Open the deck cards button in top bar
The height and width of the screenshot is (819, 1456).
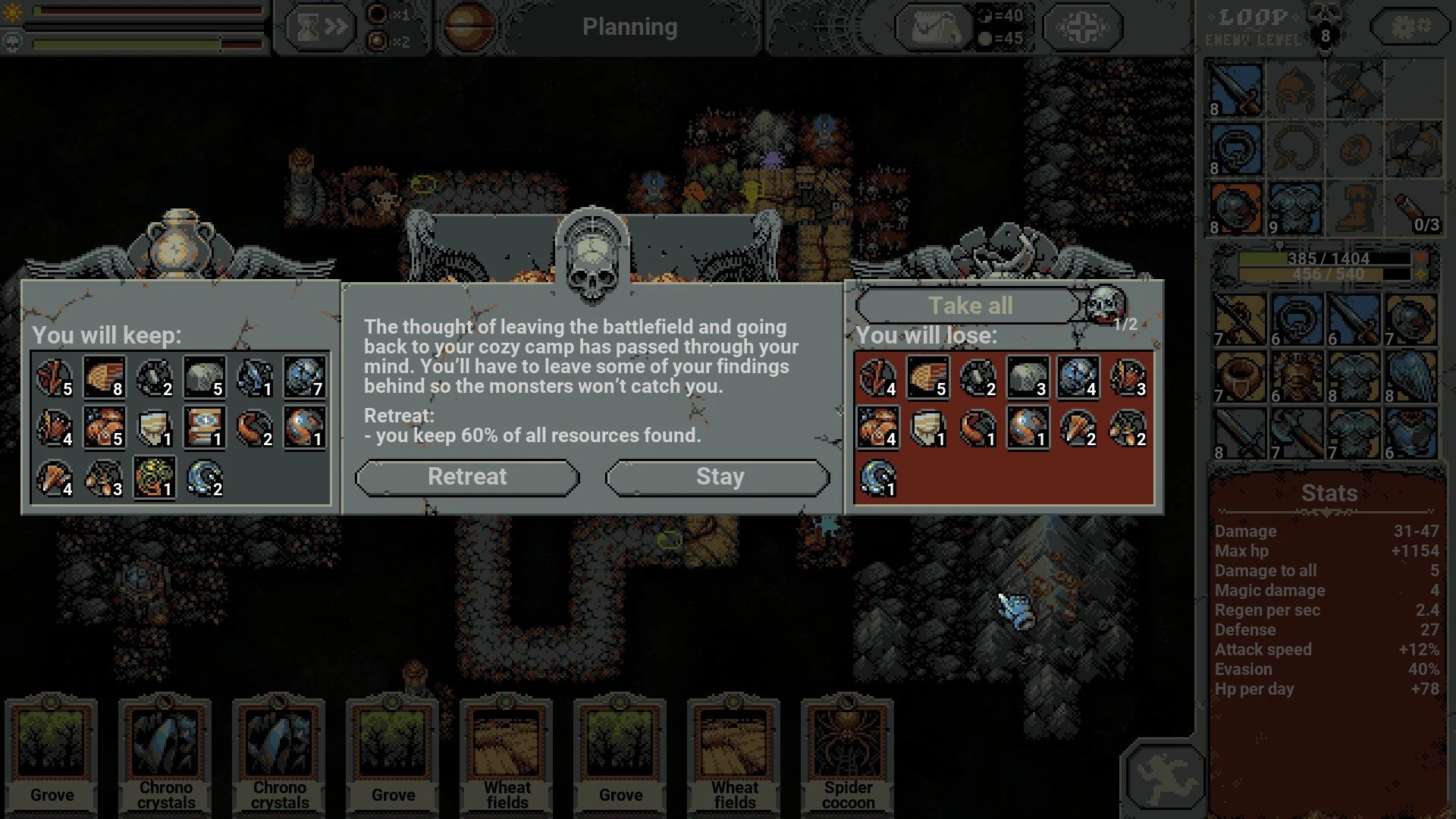pos(936,28)
